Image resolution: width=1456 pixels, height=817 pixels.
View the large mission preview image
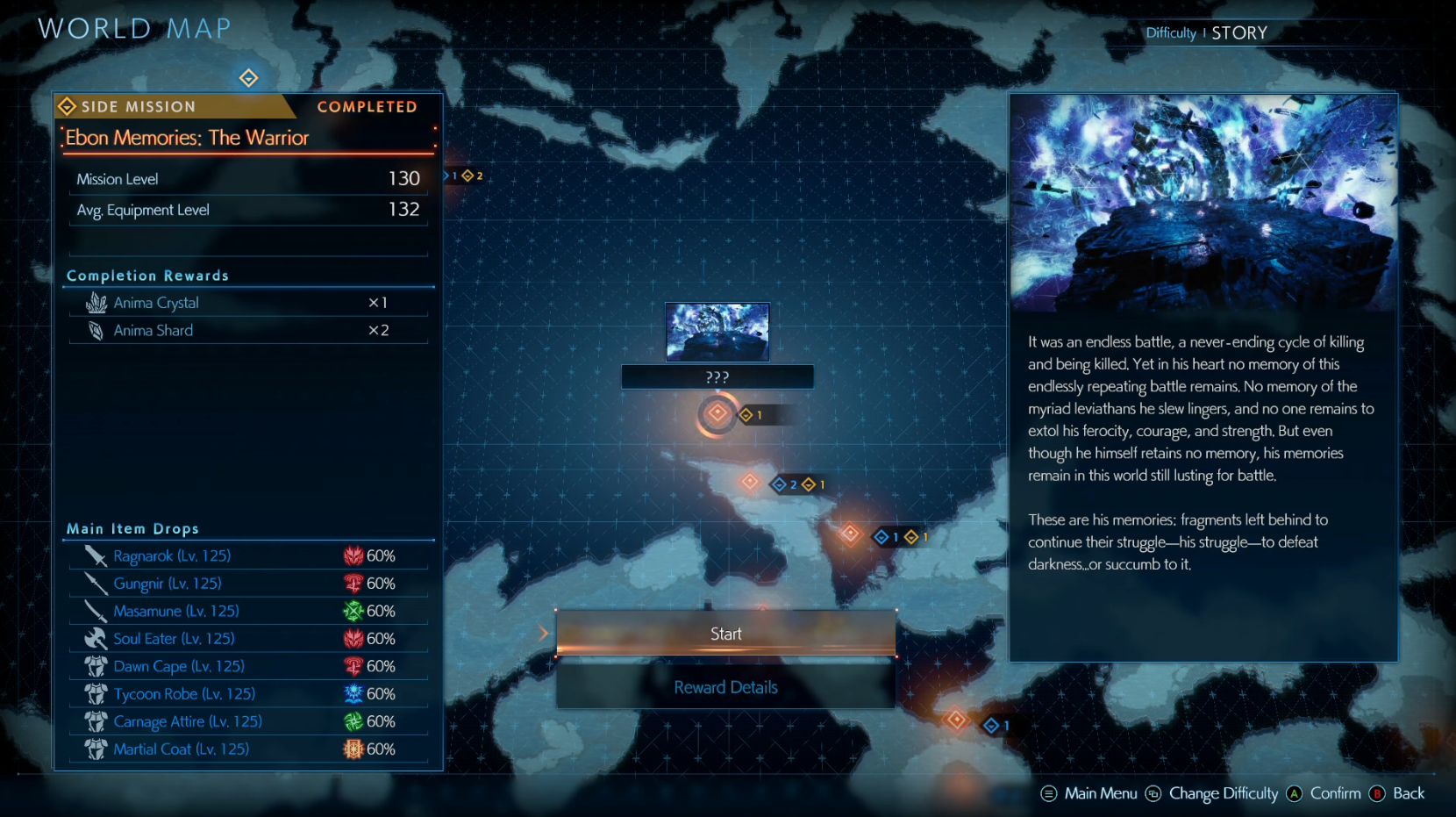pyautogui.click(x=1203, y=203)
